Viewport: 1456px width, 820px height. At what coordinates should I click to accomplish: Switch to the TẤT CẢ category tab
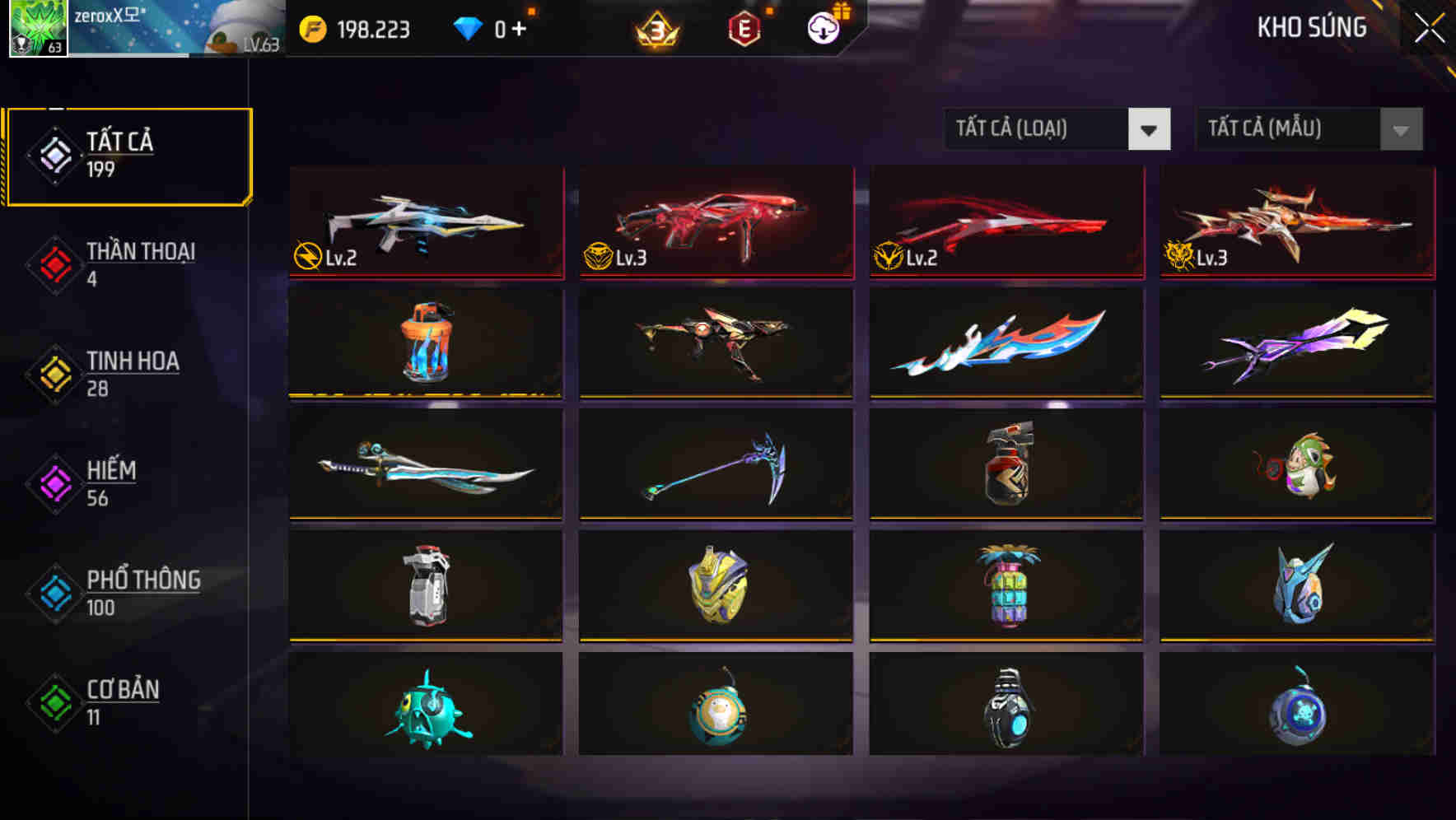[x=128, y=153]
